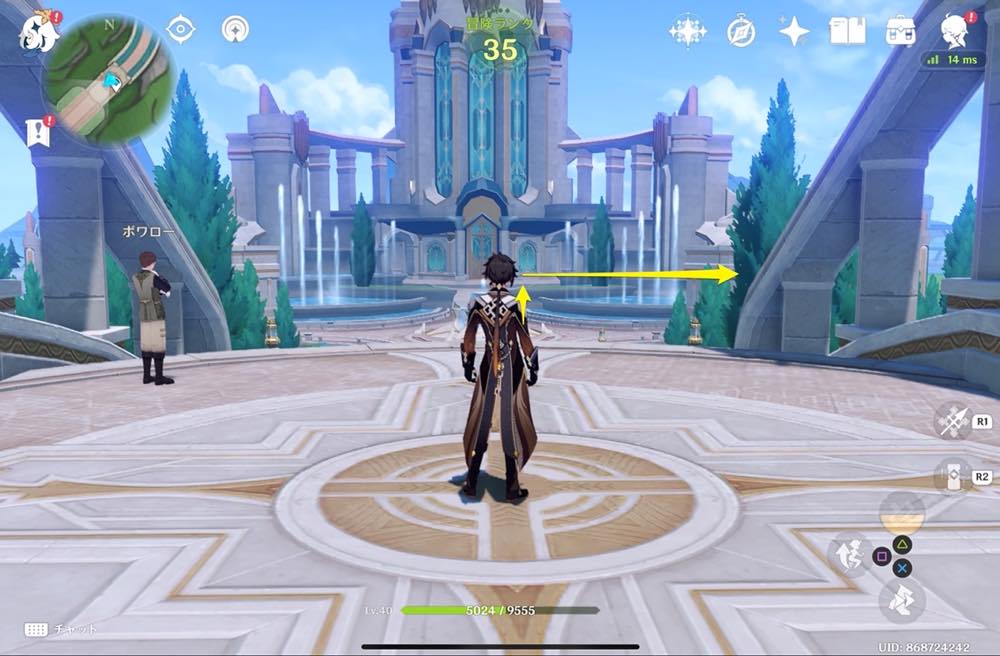Use the spear elemental skill icon

tap(952, 421)
